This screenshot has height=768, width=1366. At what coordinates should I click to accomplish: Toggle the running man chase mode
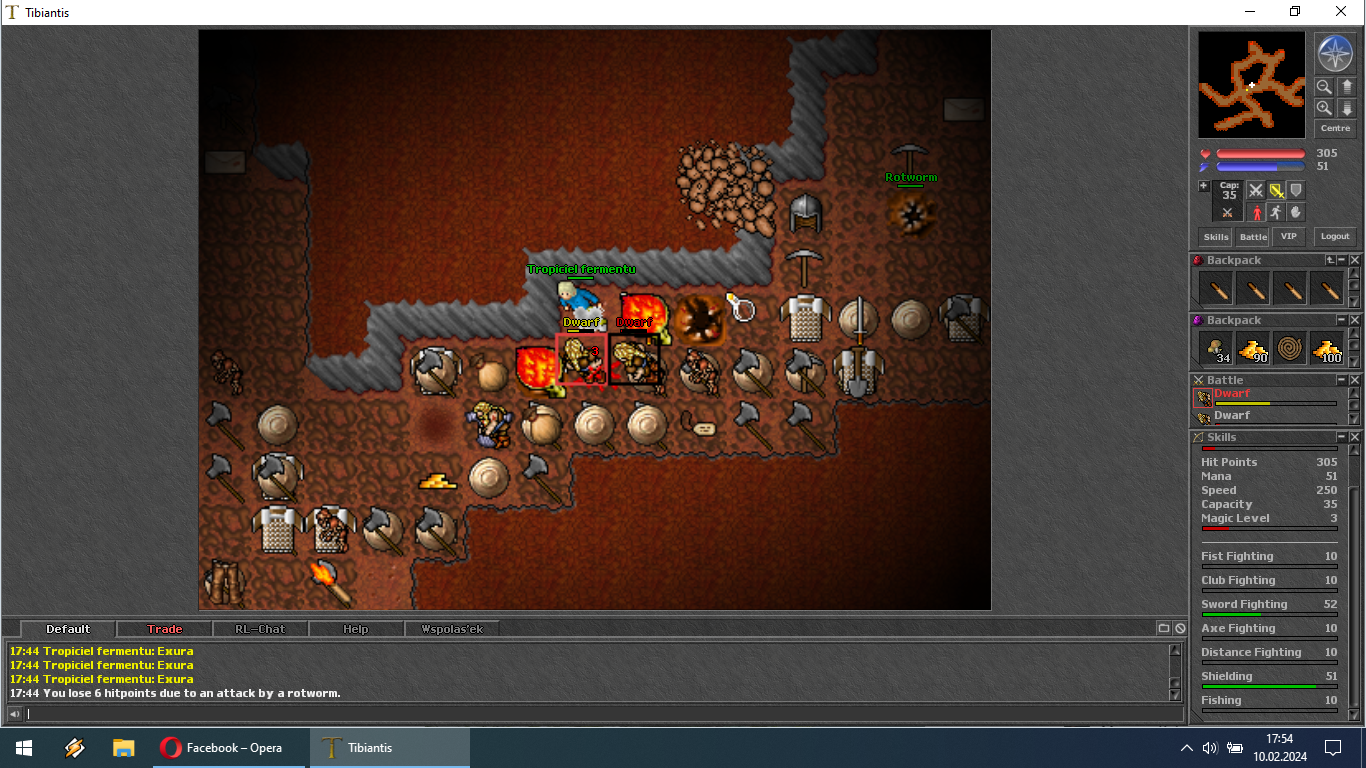[x=1276, y=212]
